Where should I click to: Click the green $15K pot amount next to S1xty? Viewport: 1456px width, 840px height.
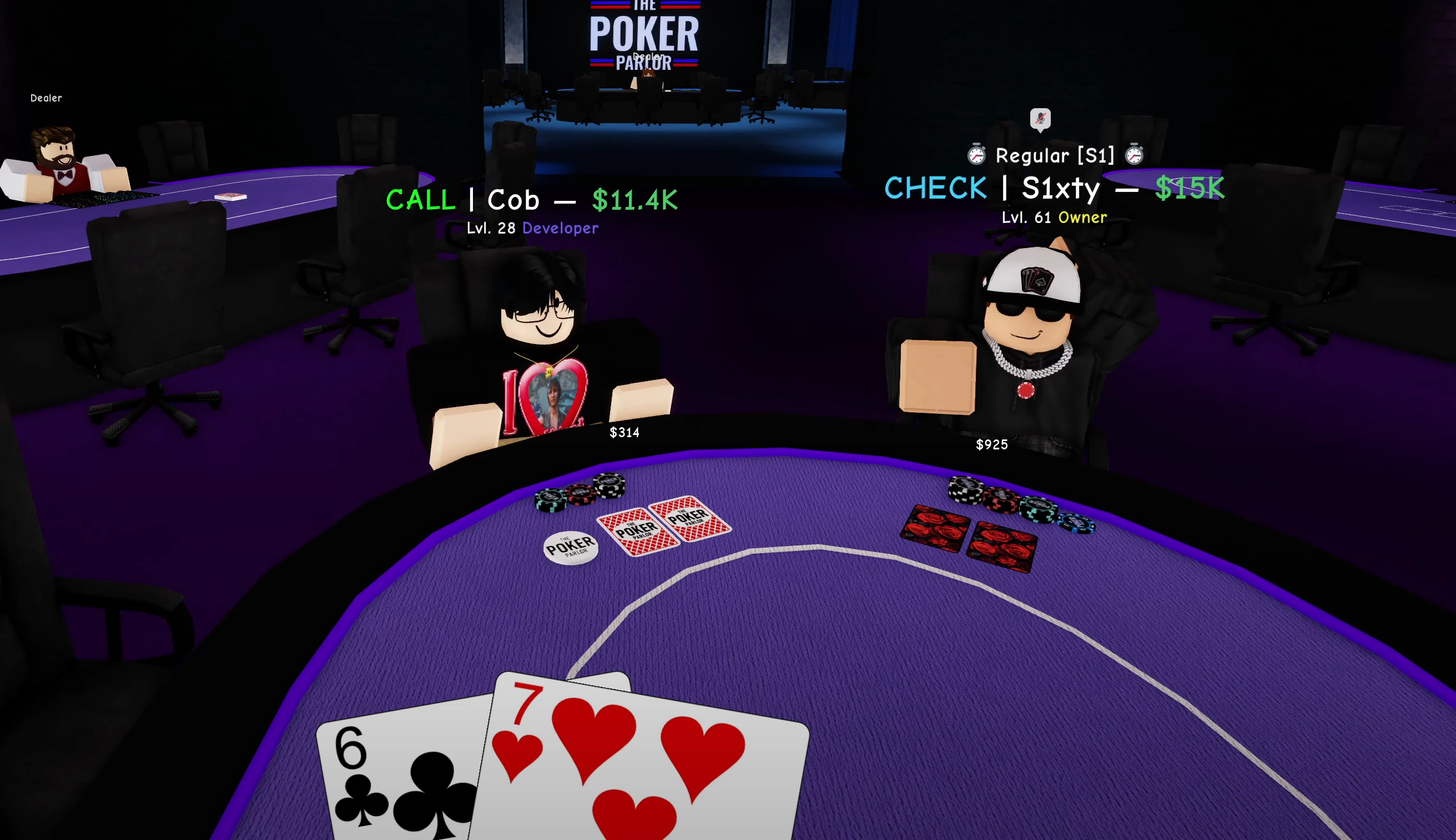(x=1190, y=188)
